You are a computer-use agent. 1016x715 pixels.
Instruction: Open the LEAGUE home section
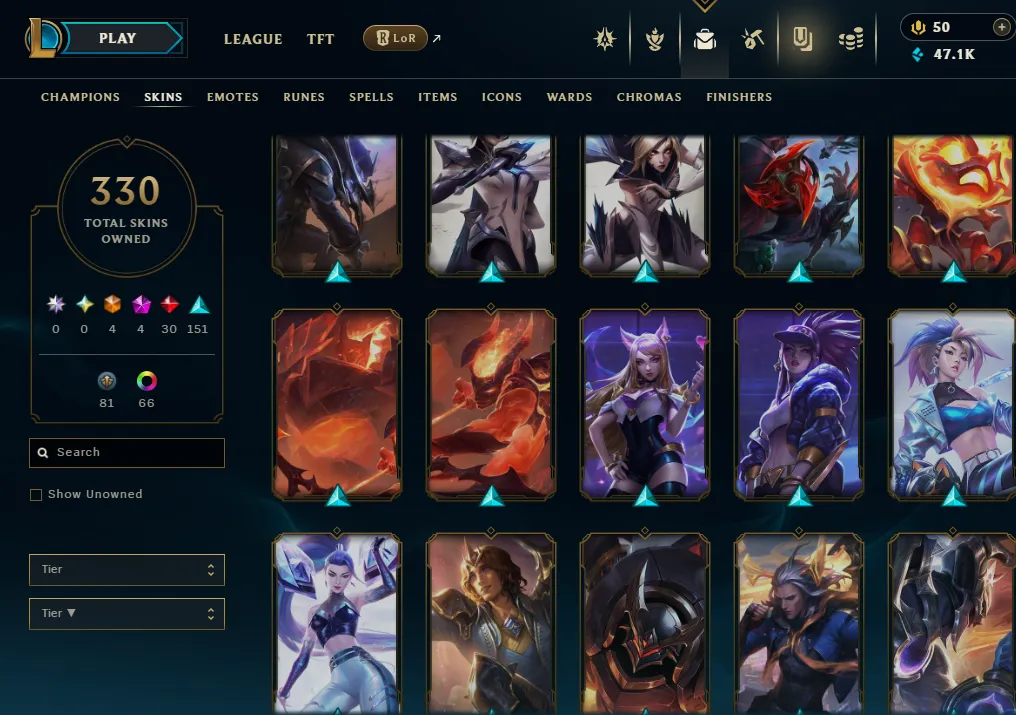[x=253, y=39]
